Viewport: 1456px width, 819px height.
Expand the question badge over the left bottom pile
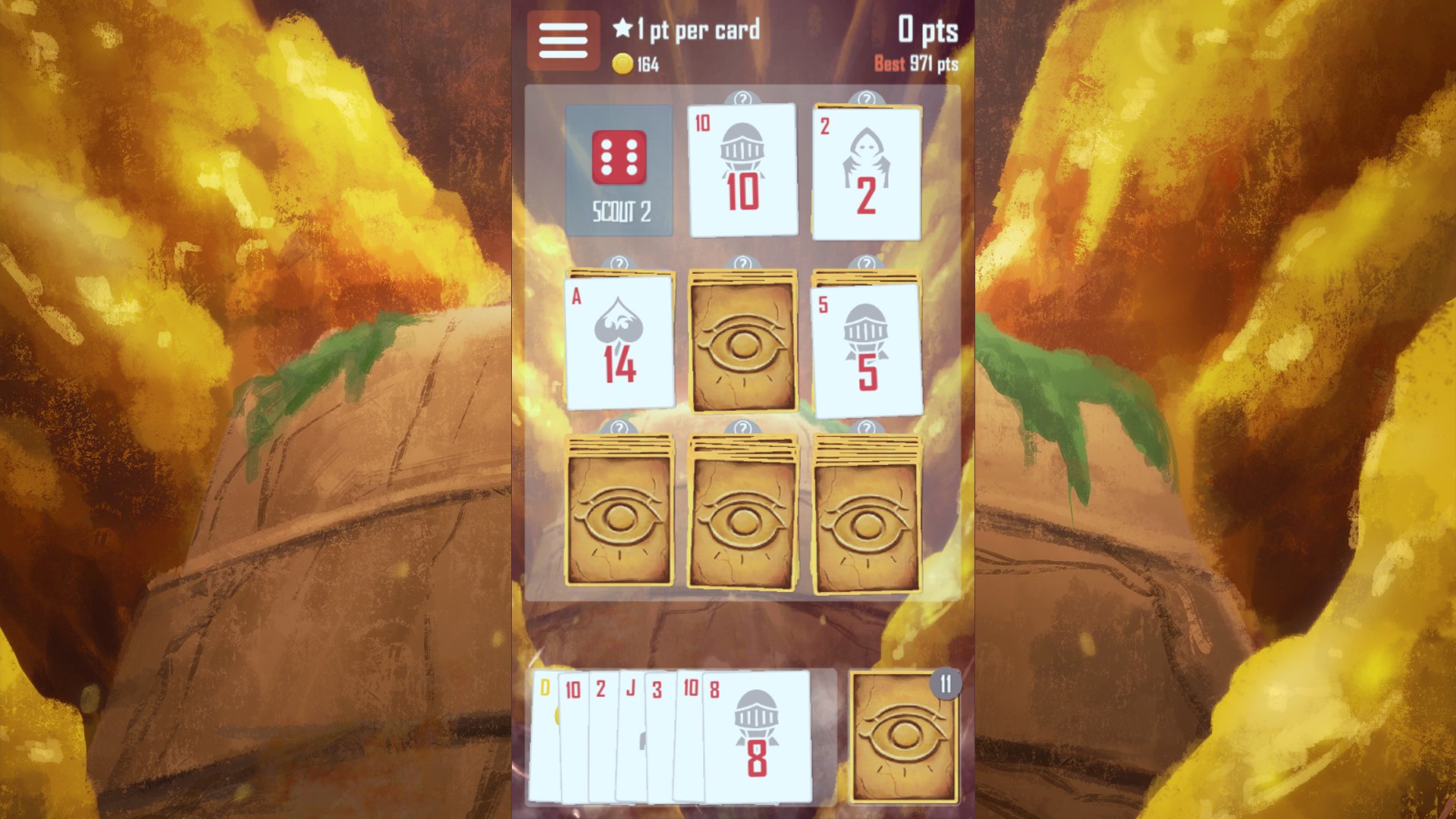pyautogui.click(x=620, y=431)
